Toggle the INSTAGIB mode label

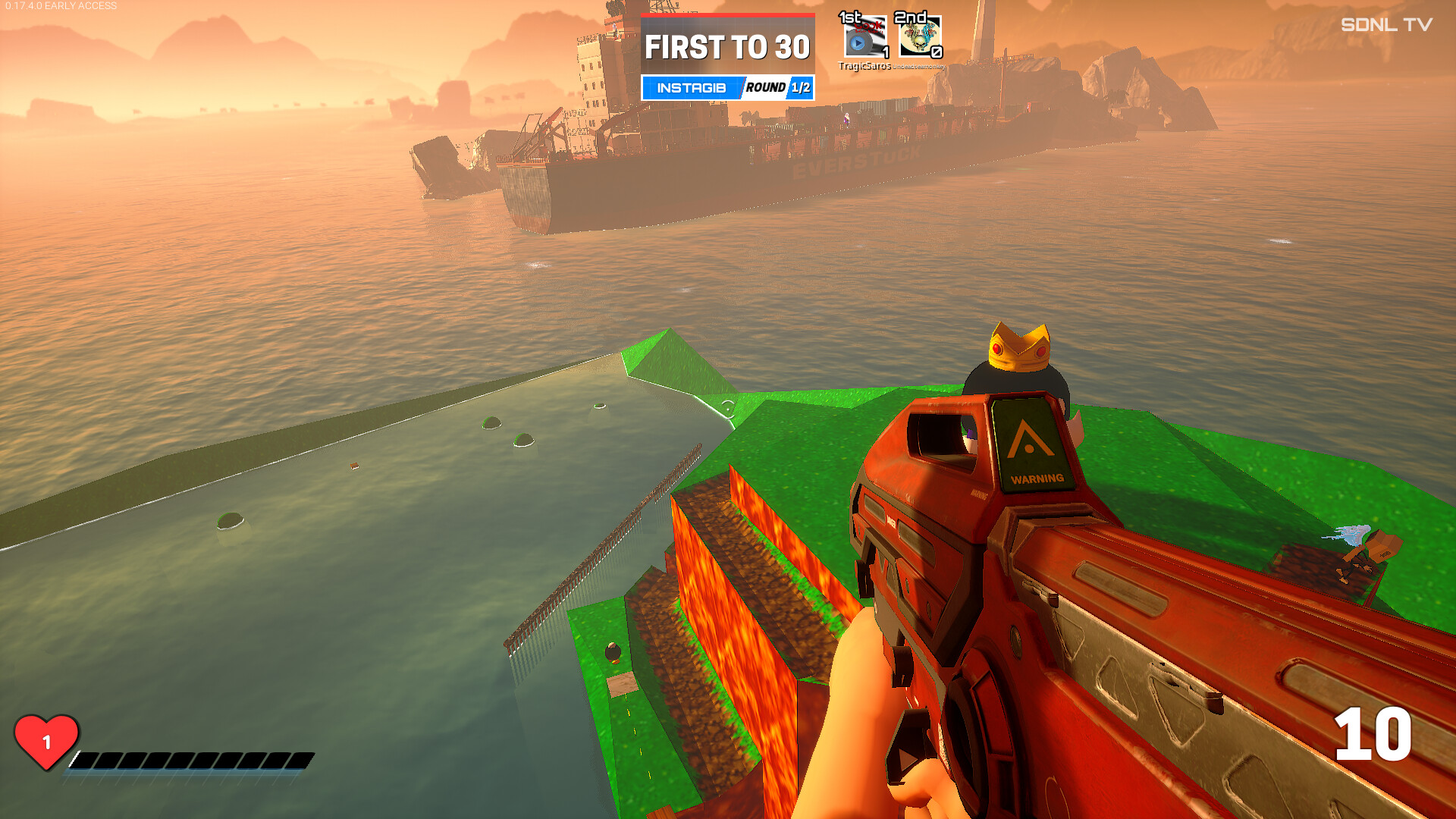click(690, 87)
